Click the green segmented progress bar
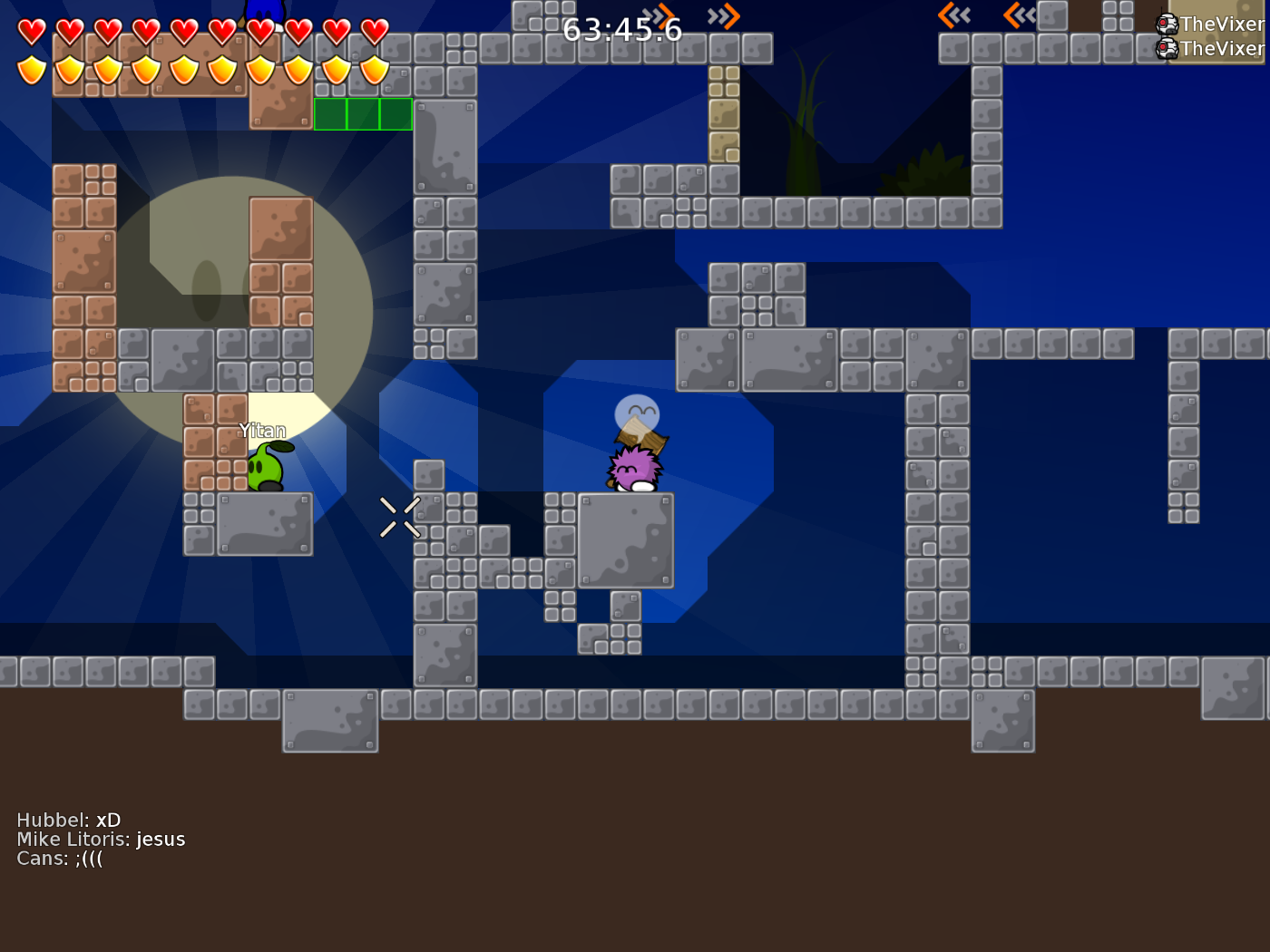1270x952 pixels. point(363,113)
